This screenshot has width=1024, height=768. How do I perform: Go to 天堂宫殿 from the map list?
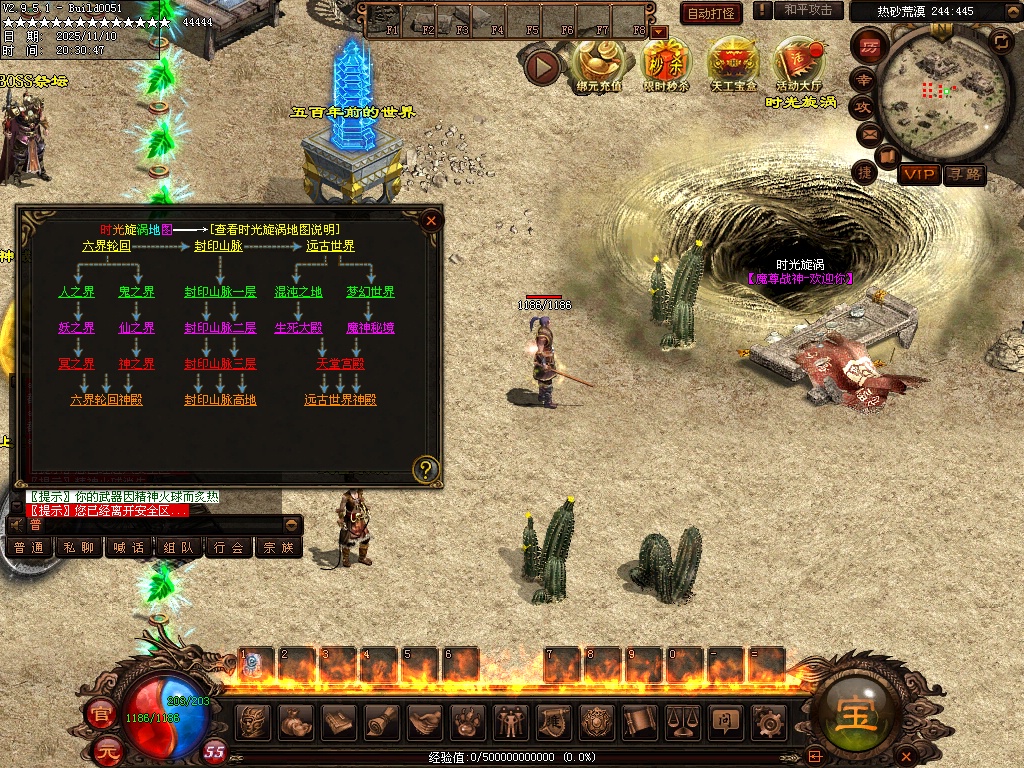point(341,364)
